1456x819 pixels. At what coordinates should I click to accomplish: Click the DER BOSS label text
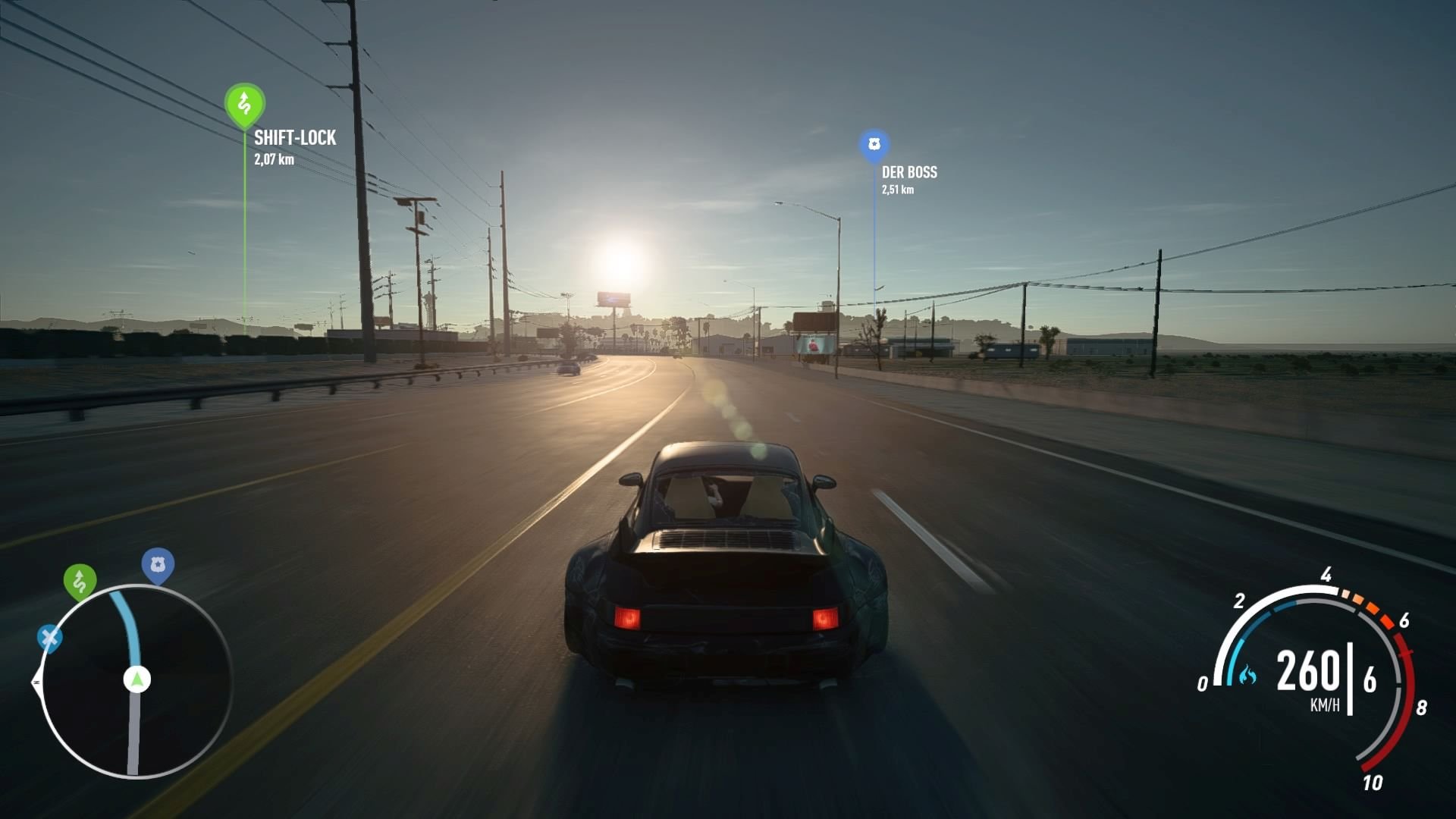click(909, 173)
